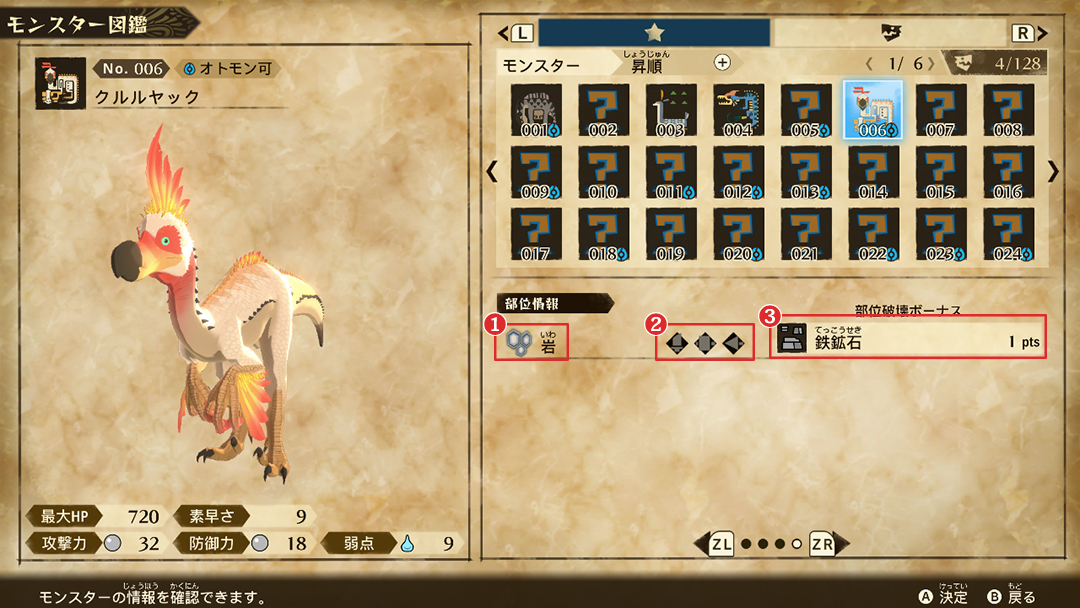Open unknown monster entry 024
Image resolution: width=1080 pixels, height=608 pixels.
click(1008, 234)
